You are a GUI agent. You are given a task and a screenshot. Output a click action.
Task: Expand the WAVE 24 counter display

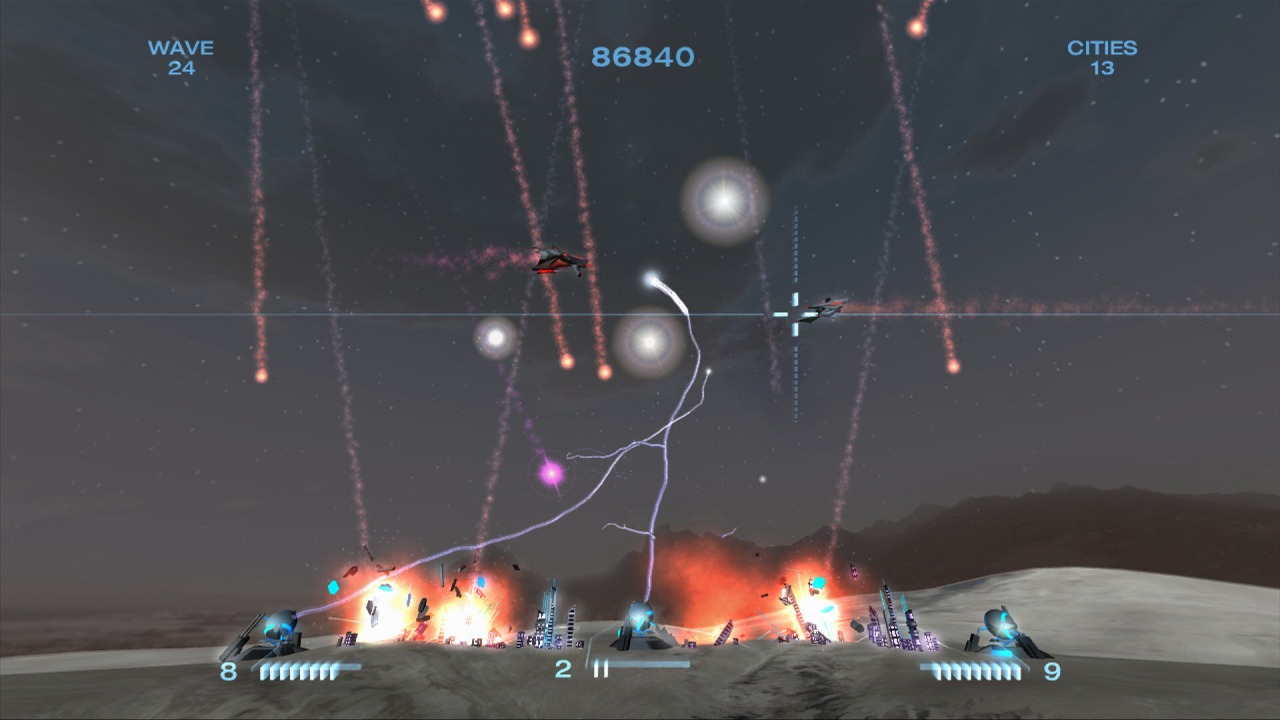click(x=182, y=58)
